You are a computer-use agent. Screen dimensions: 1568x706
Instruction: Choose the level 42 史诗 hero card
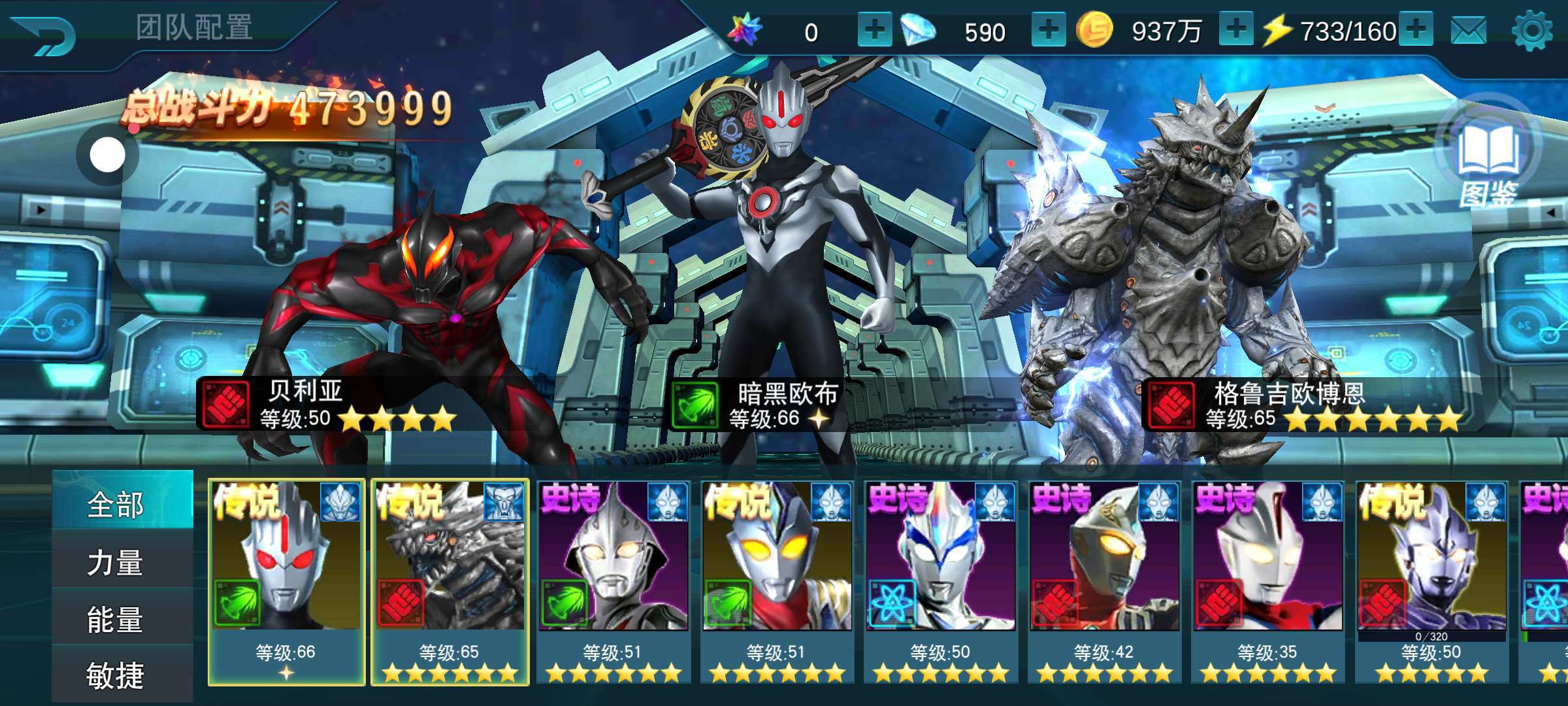(x=1103, y=582)
